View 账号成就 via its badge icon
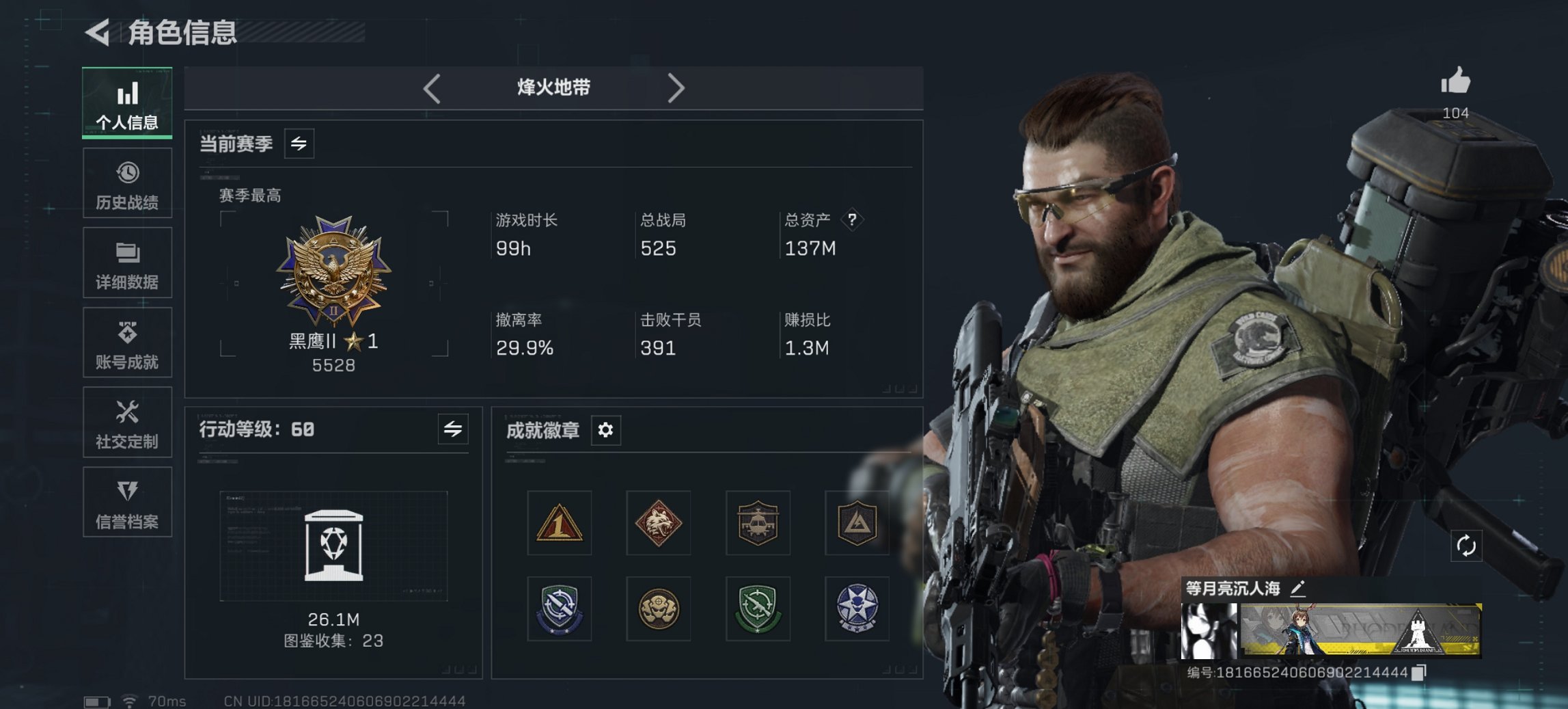Image resolution: width=1568 pixels, height=709 pixels. (127, 331)
